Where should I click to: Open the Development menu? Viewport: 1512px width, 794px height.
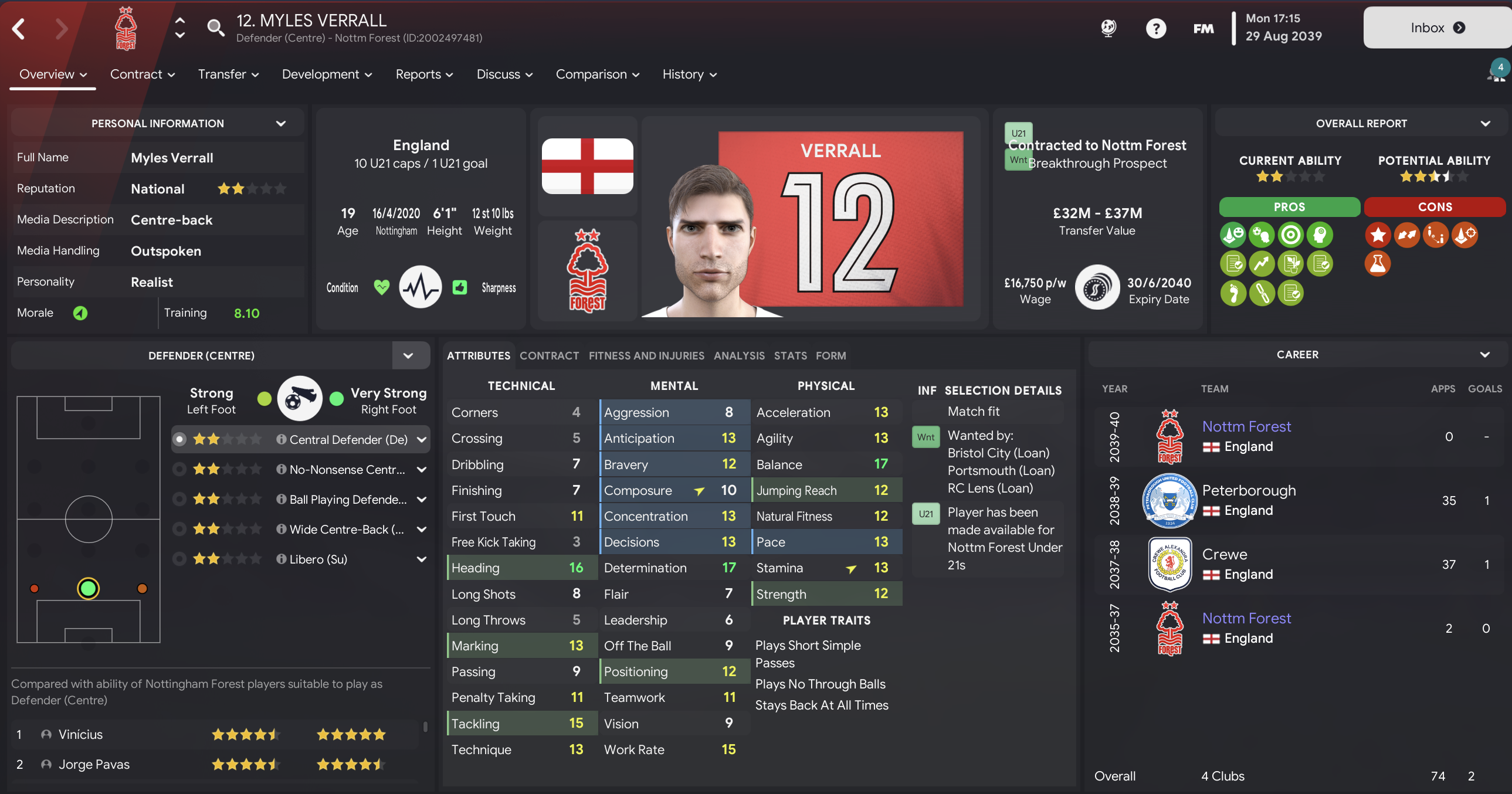327,74
